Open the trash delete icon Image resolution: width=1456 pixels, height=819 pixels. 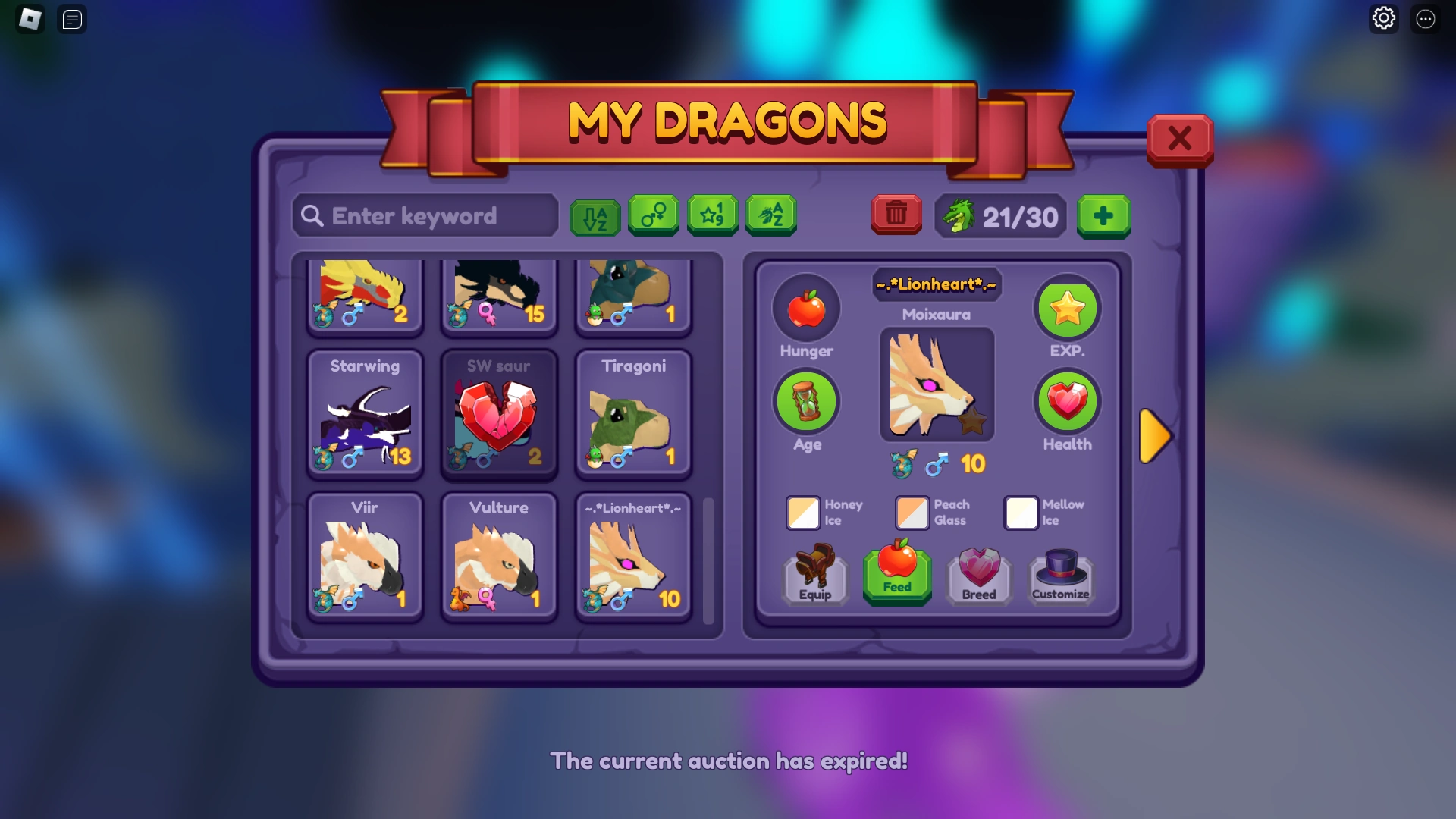(896, 215)
